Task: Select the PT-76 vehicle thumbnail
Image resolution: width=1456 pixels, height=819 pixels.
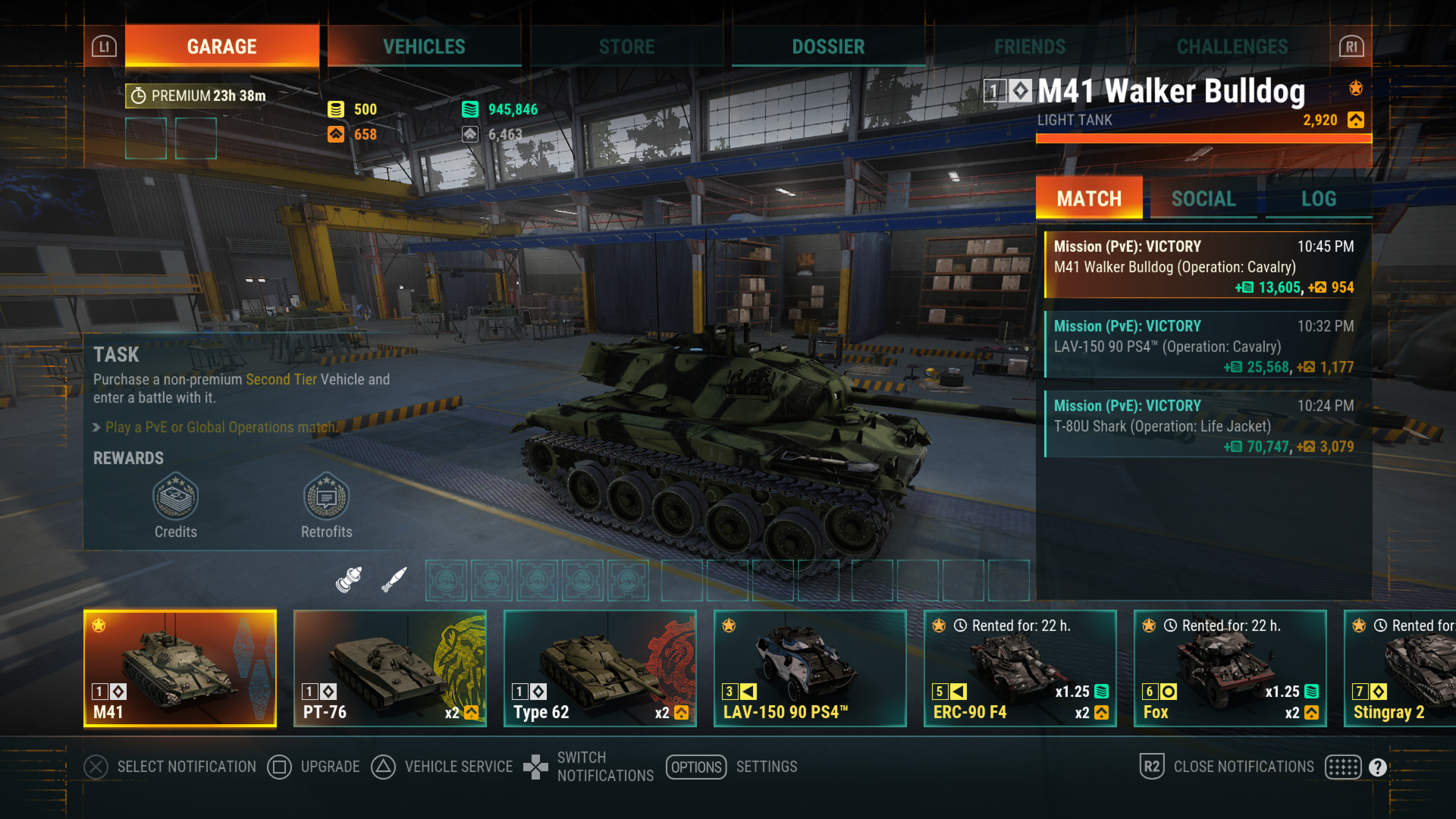Action: (389, 667)
